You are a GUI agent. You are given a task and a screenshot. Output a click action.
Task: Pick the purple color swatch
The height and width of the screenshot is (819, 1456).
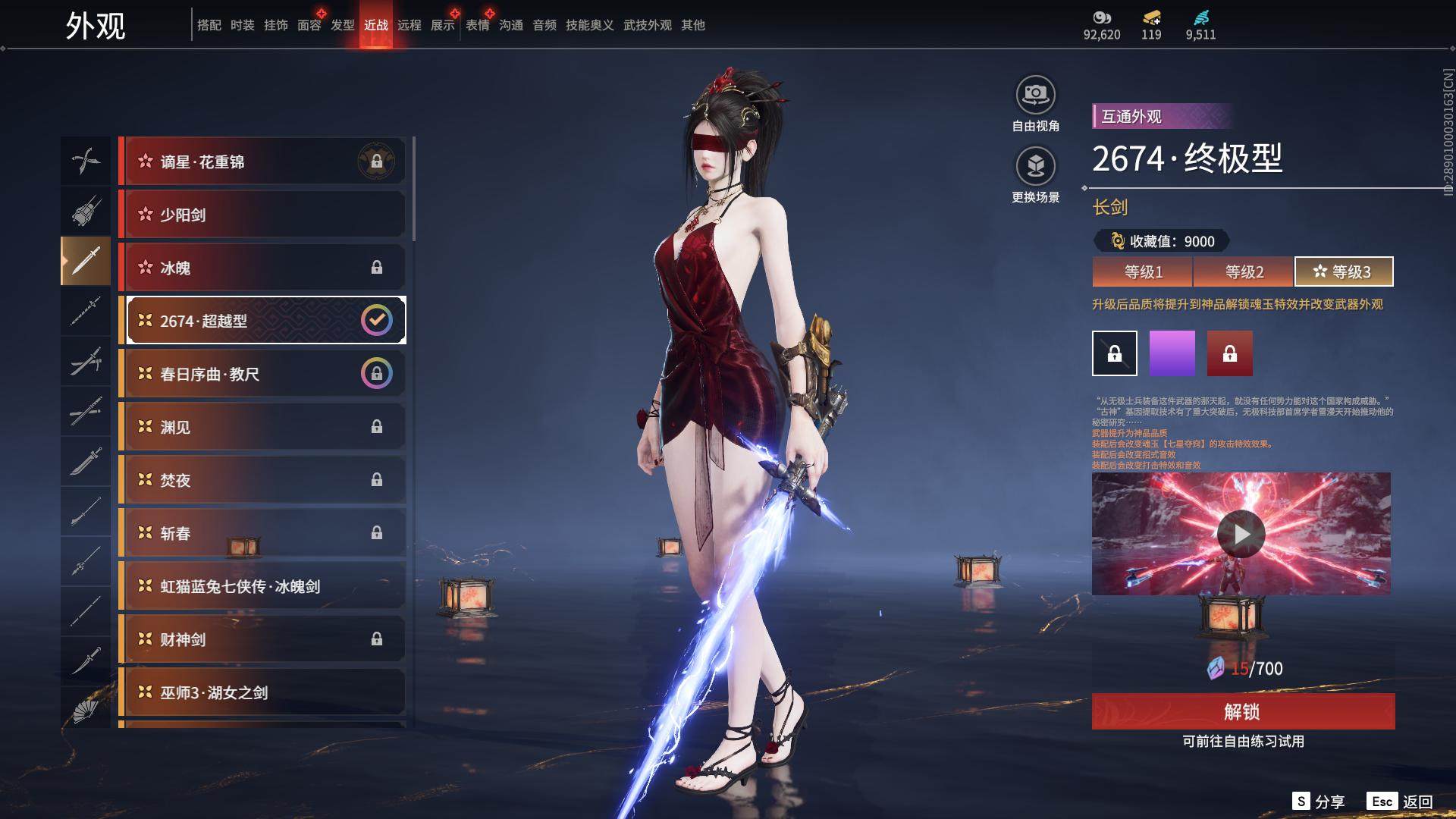point(1172,353)
